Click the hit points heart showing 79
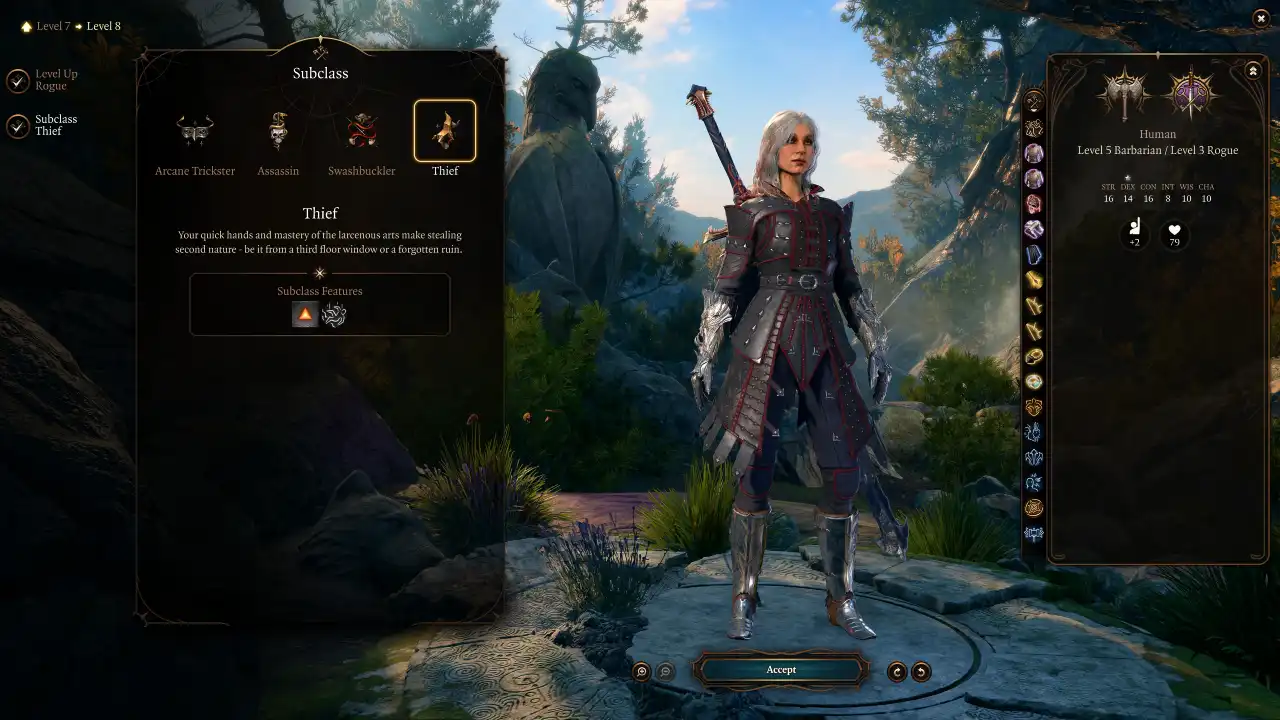The height and width of the screenshot is (720, 1280). [x=1173, y=235]
